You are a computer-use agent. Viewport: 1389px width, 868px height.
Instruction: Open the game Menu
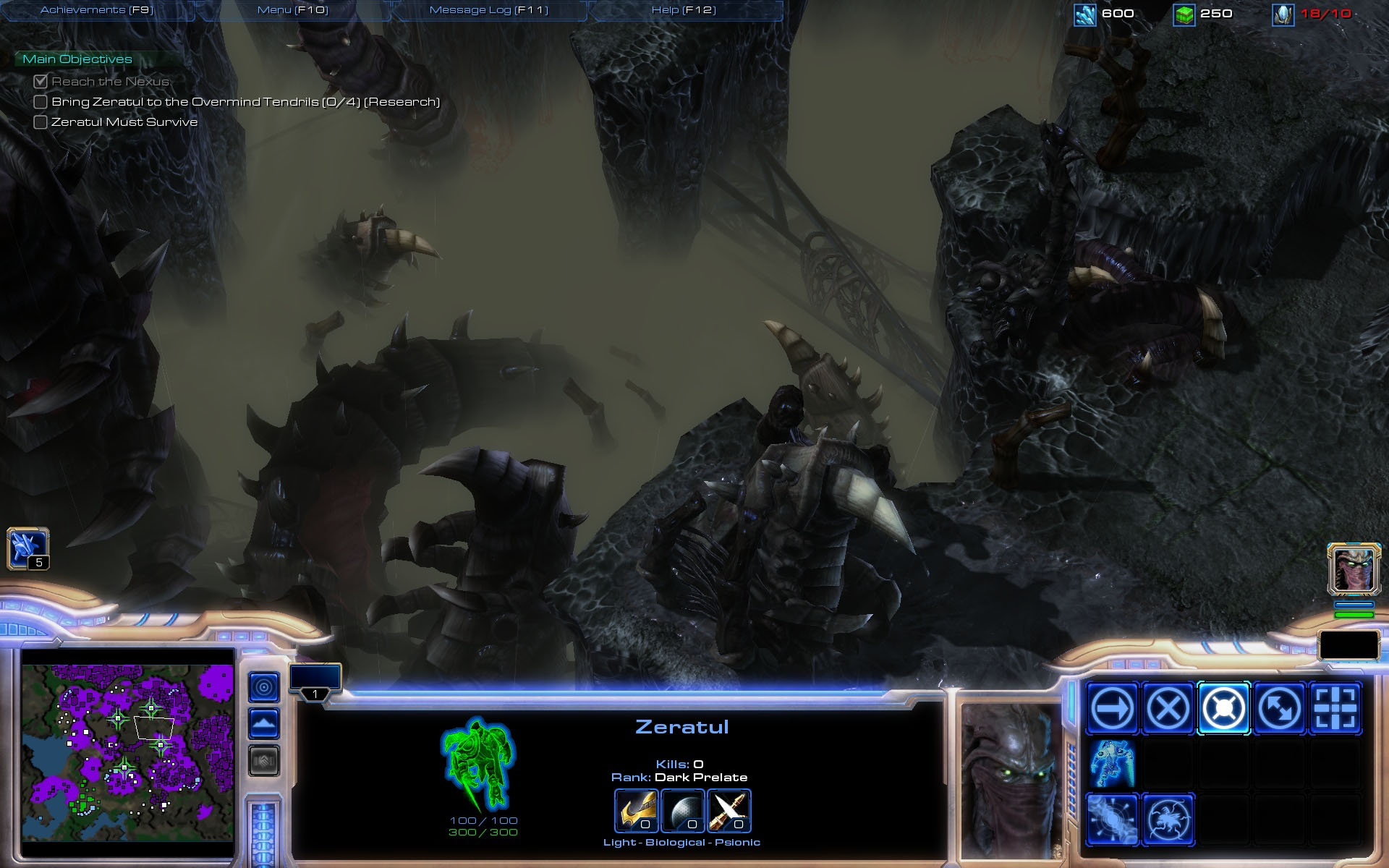[x=292, y=10]
